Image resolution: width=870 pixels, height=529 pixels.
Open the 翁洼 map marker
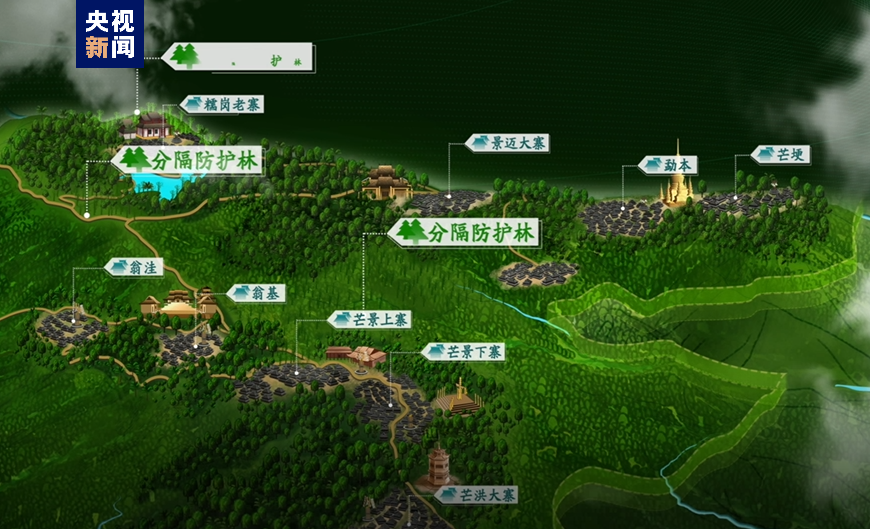133,267
